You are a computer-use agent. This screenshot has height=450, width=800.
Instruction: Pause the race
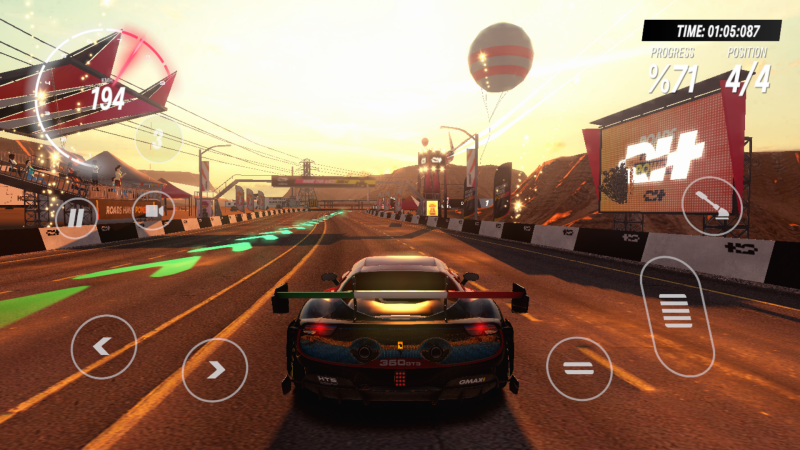[76, 215]
